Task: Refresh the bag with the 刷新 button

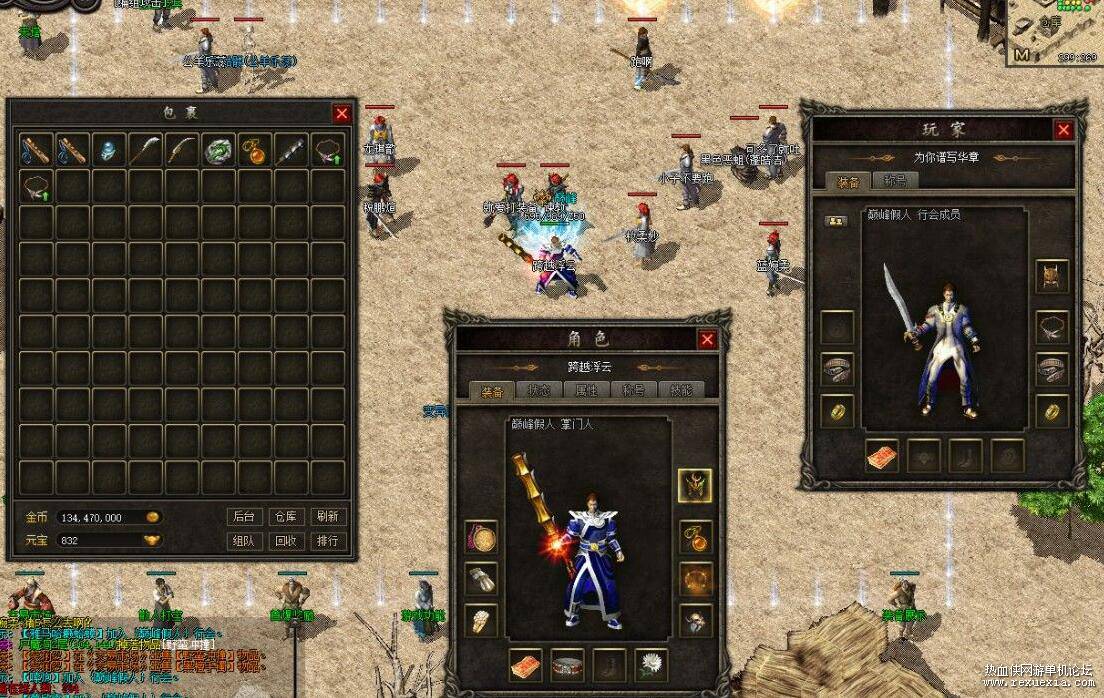Action: (327, 517)
